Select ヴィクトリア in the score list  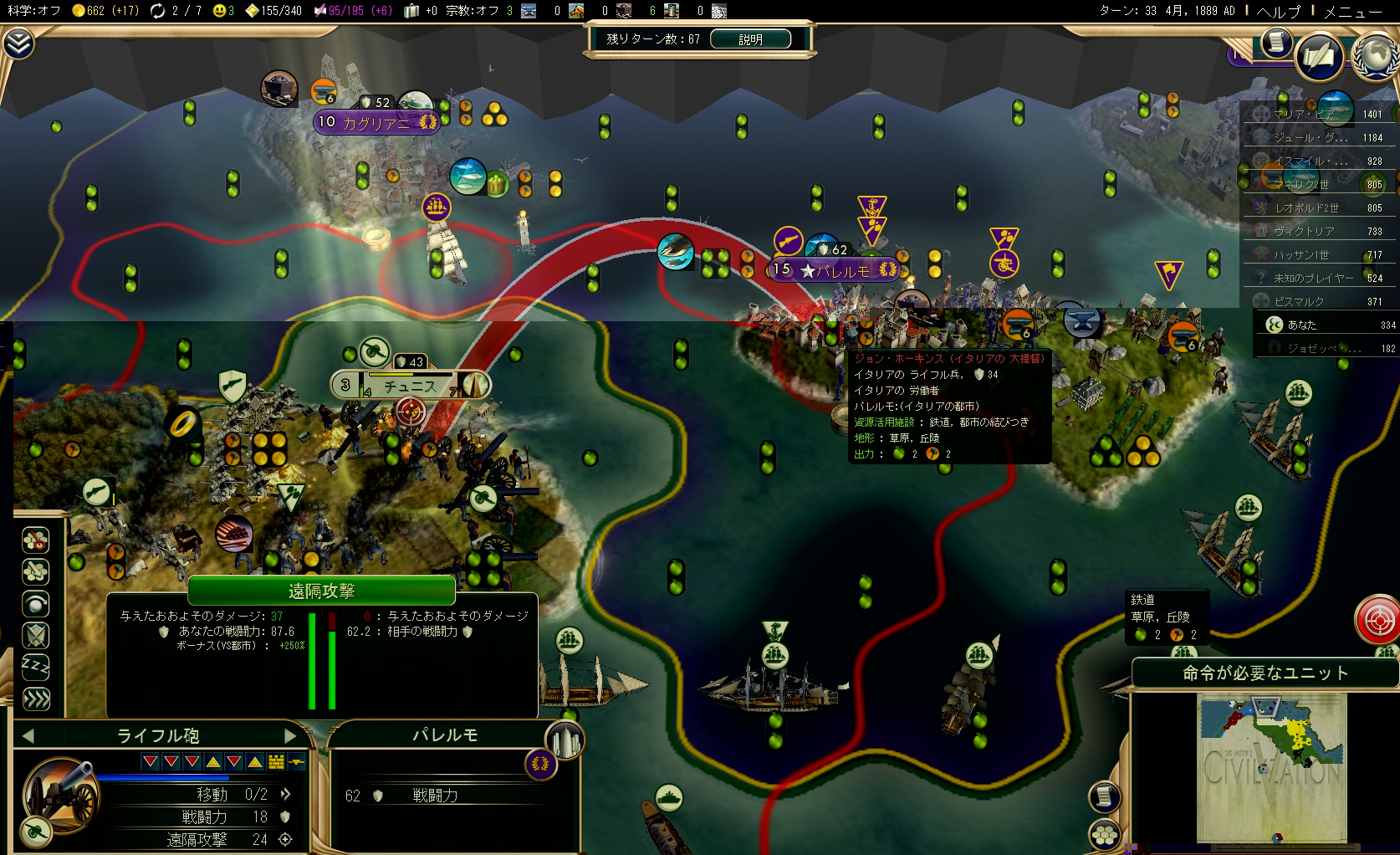click(1304, 231)
